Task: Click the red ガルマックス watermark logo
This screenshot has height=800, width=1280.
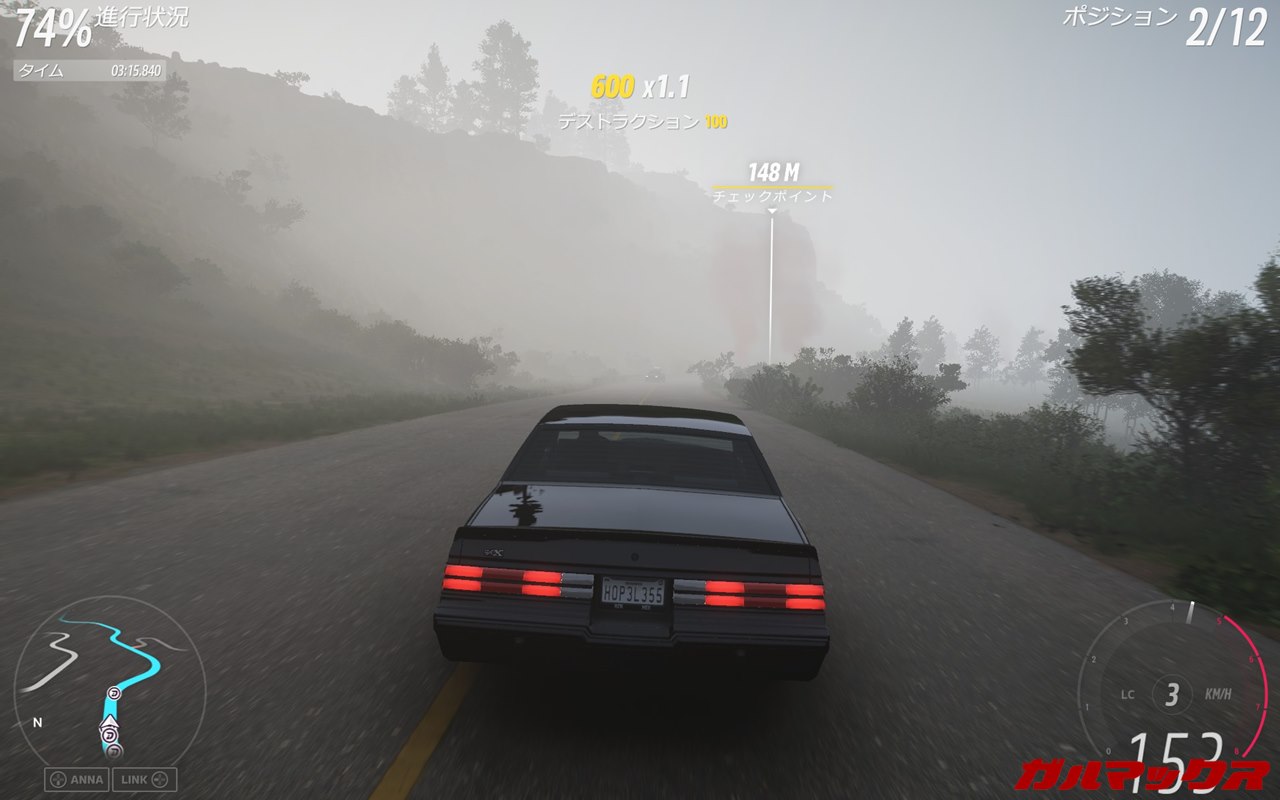Action: point(1141,774)
